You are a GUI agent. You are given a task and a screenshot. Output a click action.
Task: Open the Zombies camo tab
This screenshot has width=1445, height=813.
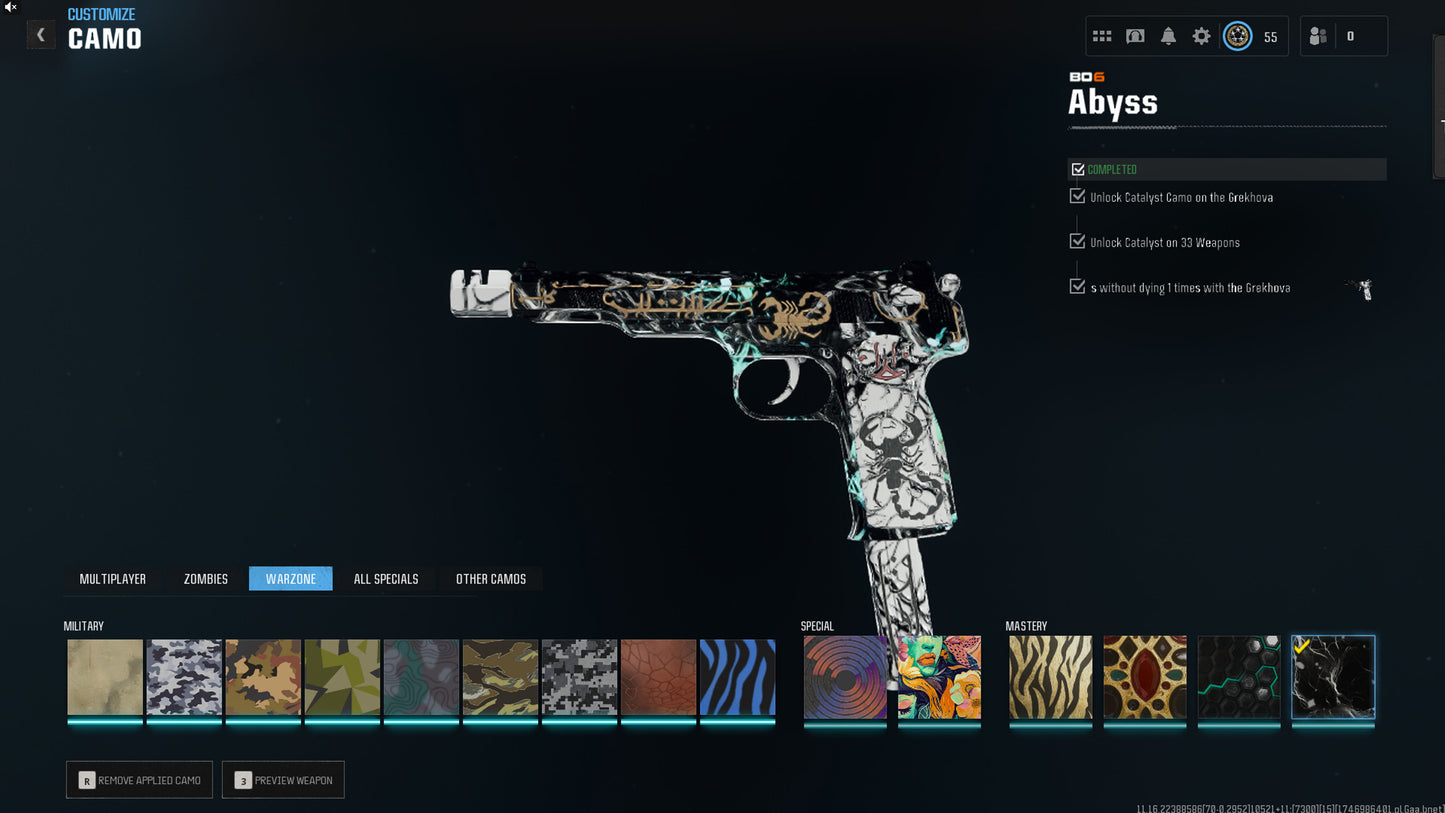(x=206, y=579)
